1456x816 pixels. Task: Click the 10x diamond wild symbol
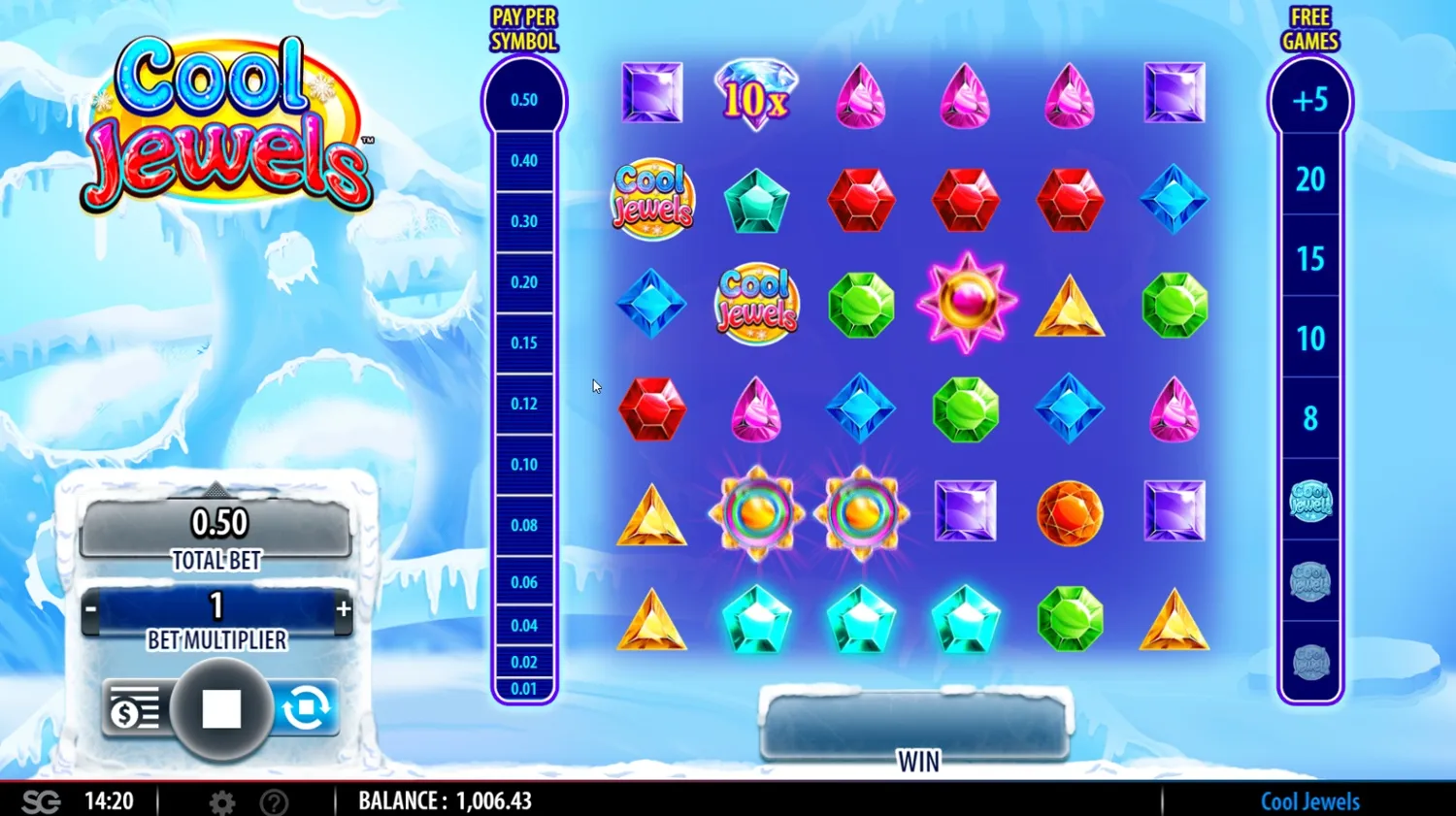tap(757, 95)
